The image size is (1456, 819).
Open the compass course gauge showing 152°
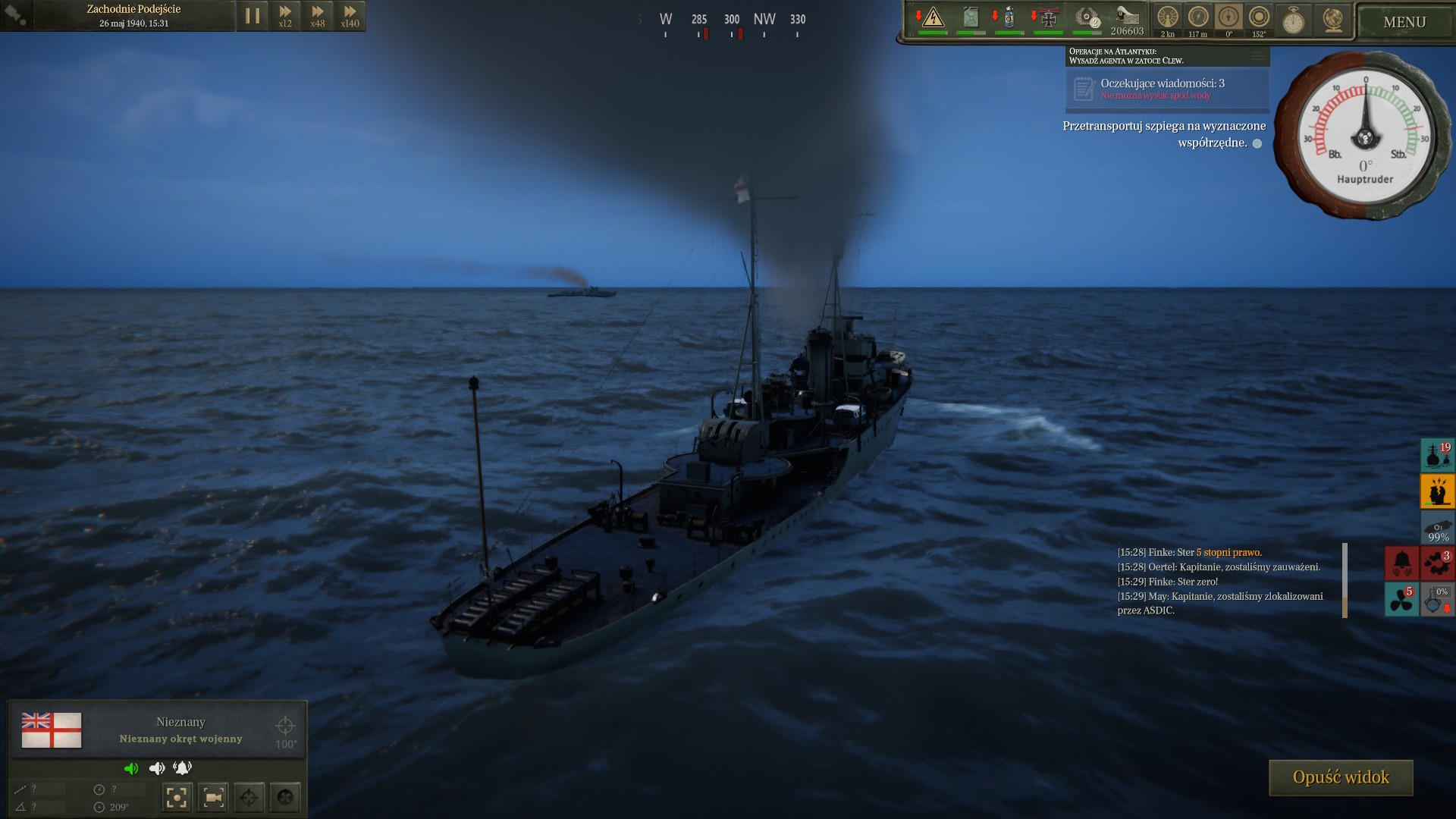click(x=1259, y=17)
